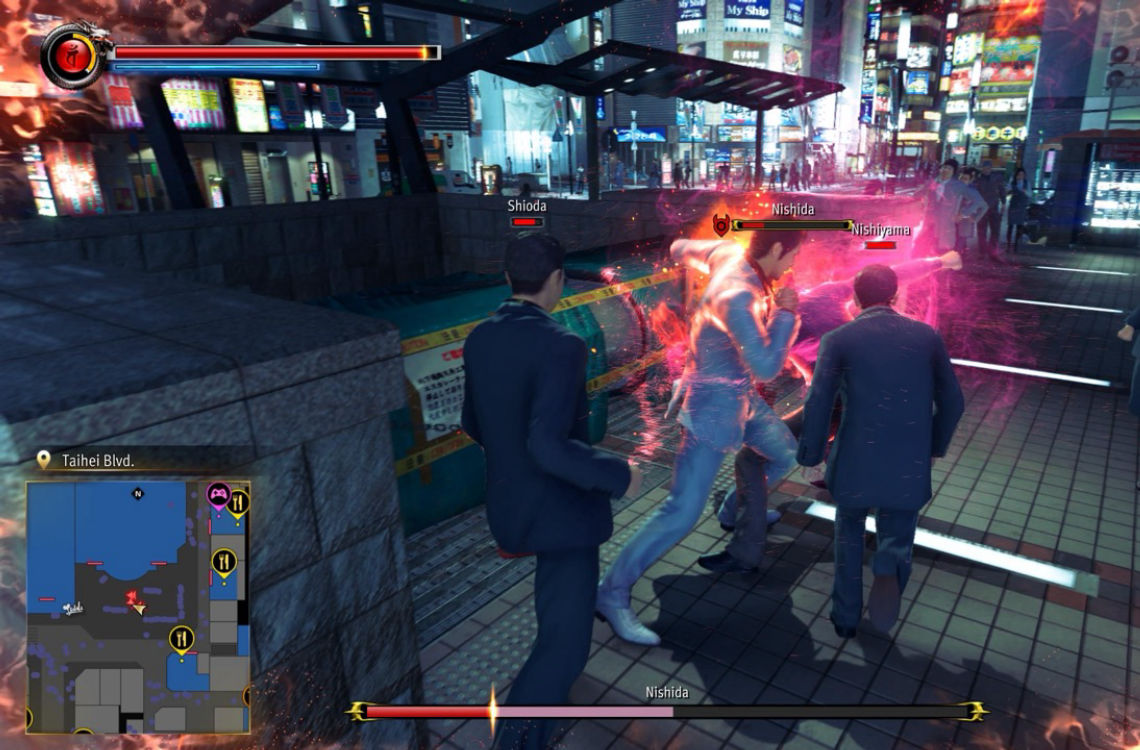Click the north compass indicator on the minimap
Image resolution: width=1140 pixels, height=750 pixels.
(x=138, y=493)
